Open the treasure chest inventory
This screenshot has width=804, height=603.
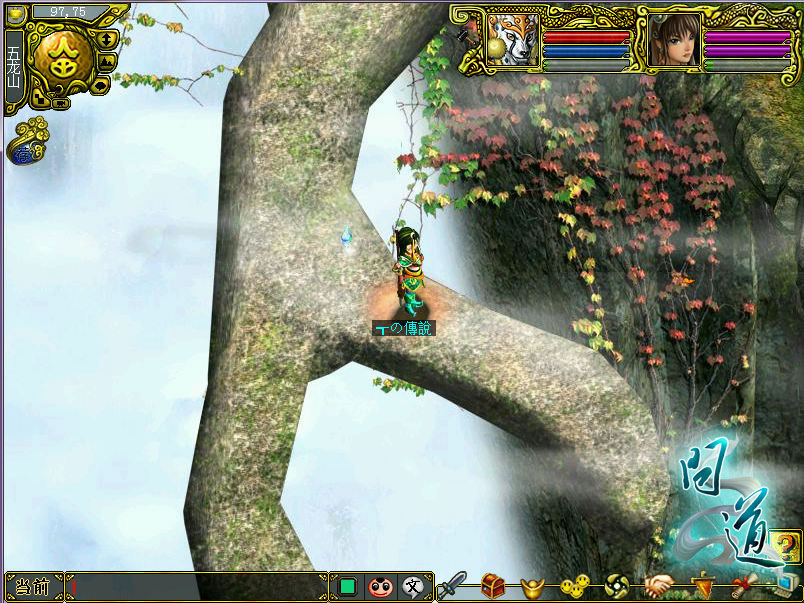(493, 586)
